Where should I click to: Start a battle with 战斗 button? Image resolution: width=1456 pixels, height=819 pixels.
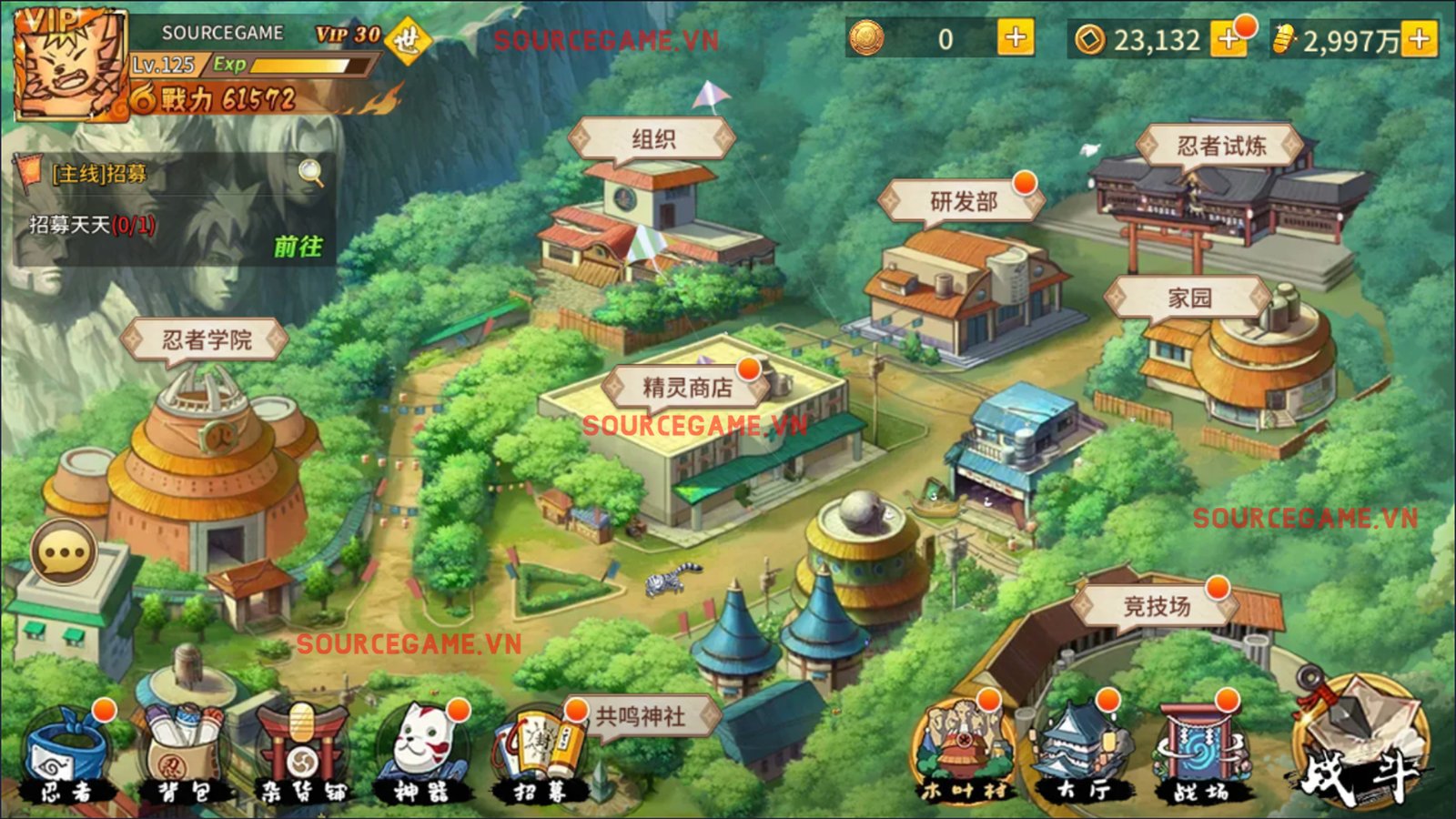point(1360,748)
